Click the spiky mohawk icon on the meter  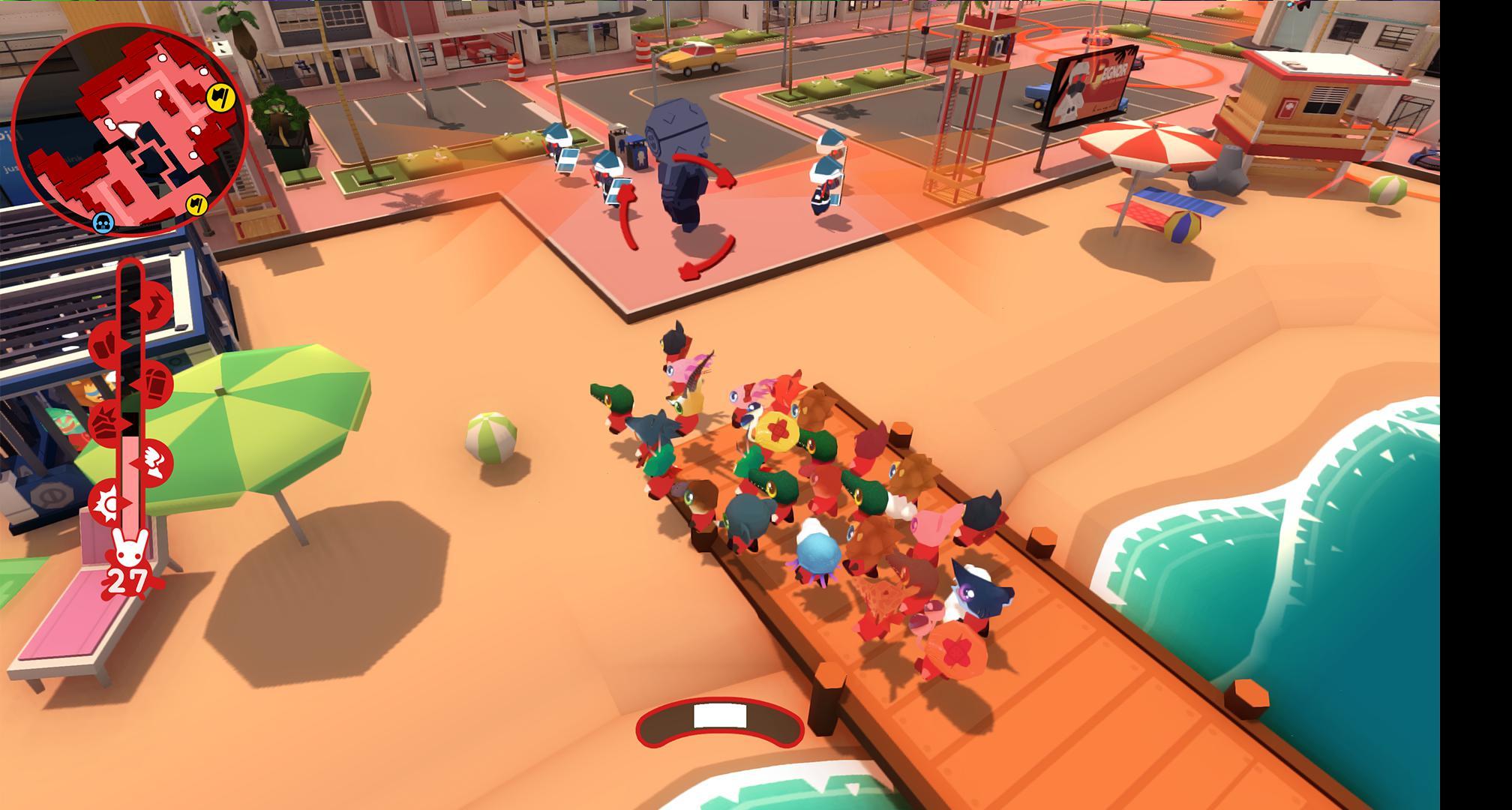105,422
